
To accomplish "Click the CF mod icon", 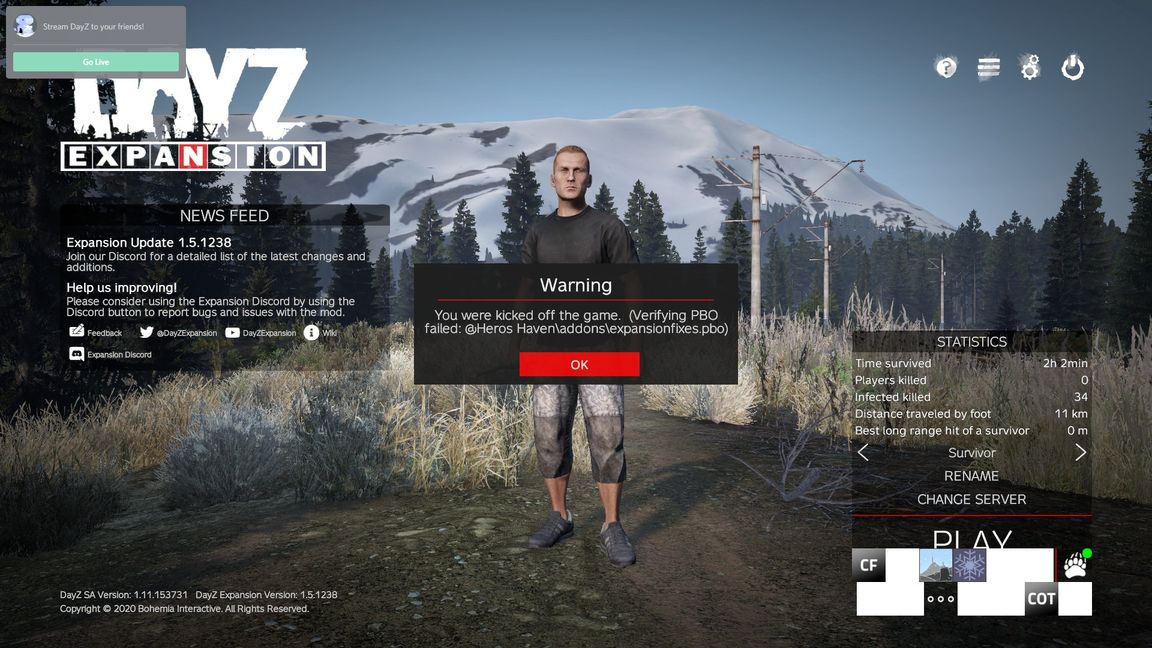I will [x=869, y=566].
